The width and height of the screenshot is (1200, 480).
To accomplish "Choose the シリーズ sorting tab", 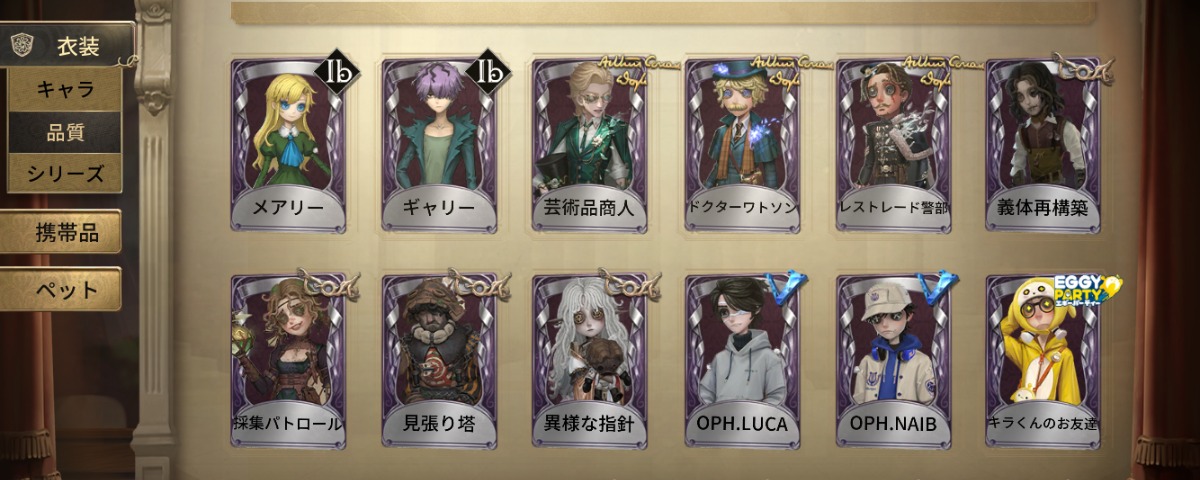I will tap(65, 173).
